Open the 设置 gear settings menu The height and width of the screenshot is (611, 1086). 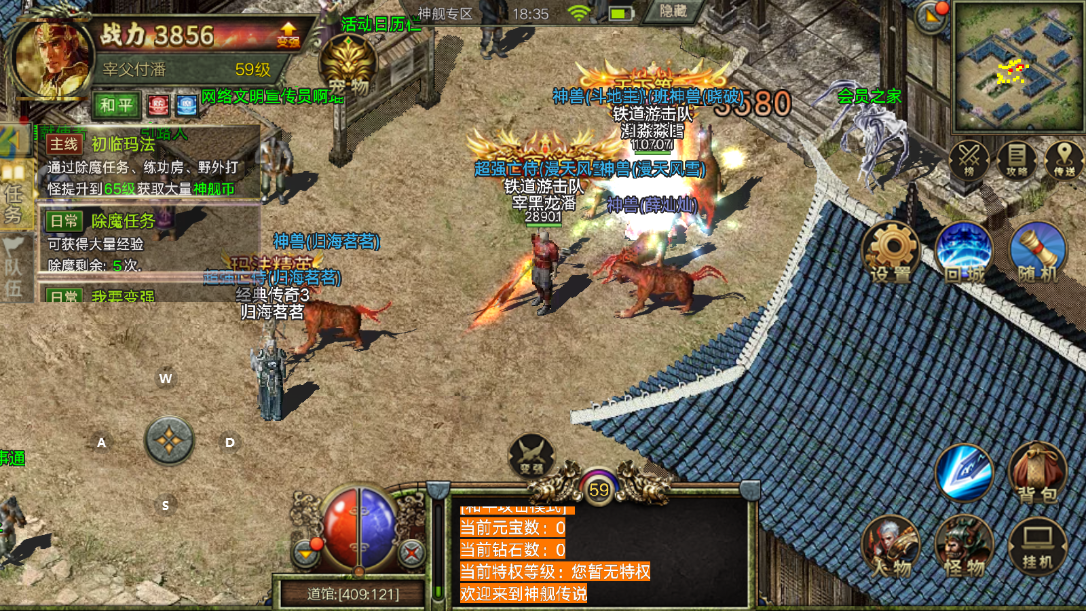tap(889, 251)
